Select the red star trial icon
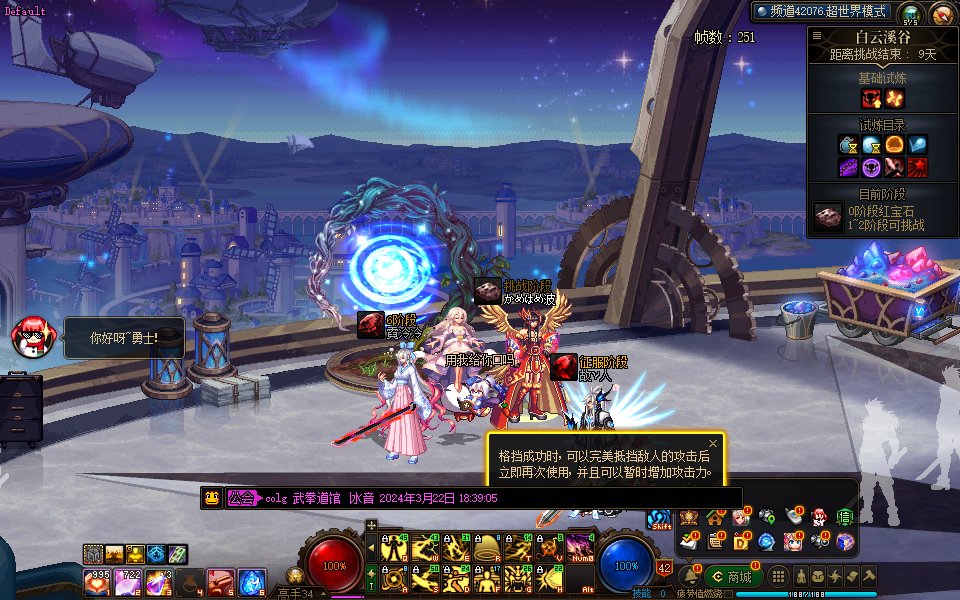Screen dimensions: 960x600 click(x=917, y=166)
